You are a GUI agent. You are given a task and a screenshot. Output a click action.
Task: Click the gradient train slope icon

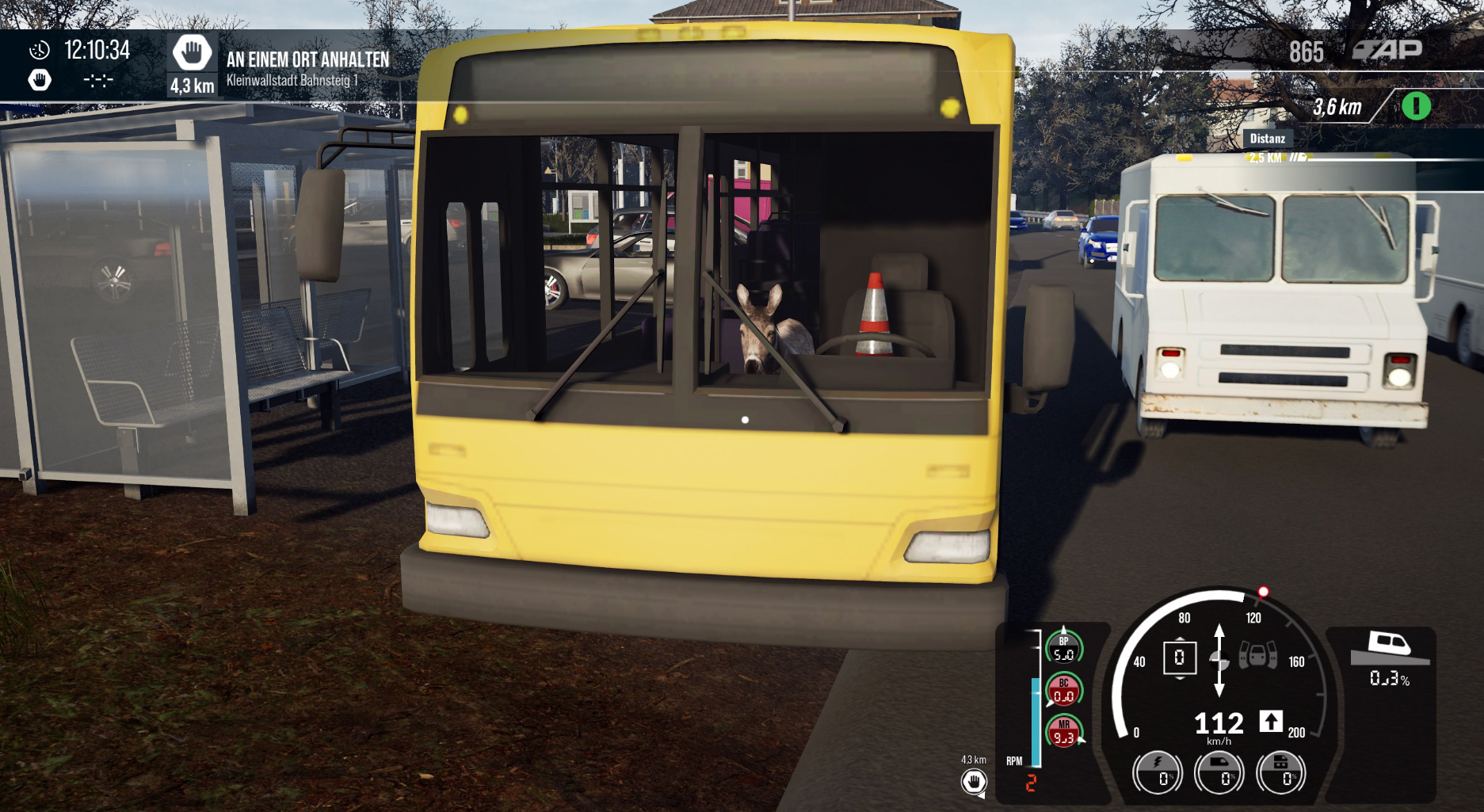pyautogui.click(x=1390, y=647)
